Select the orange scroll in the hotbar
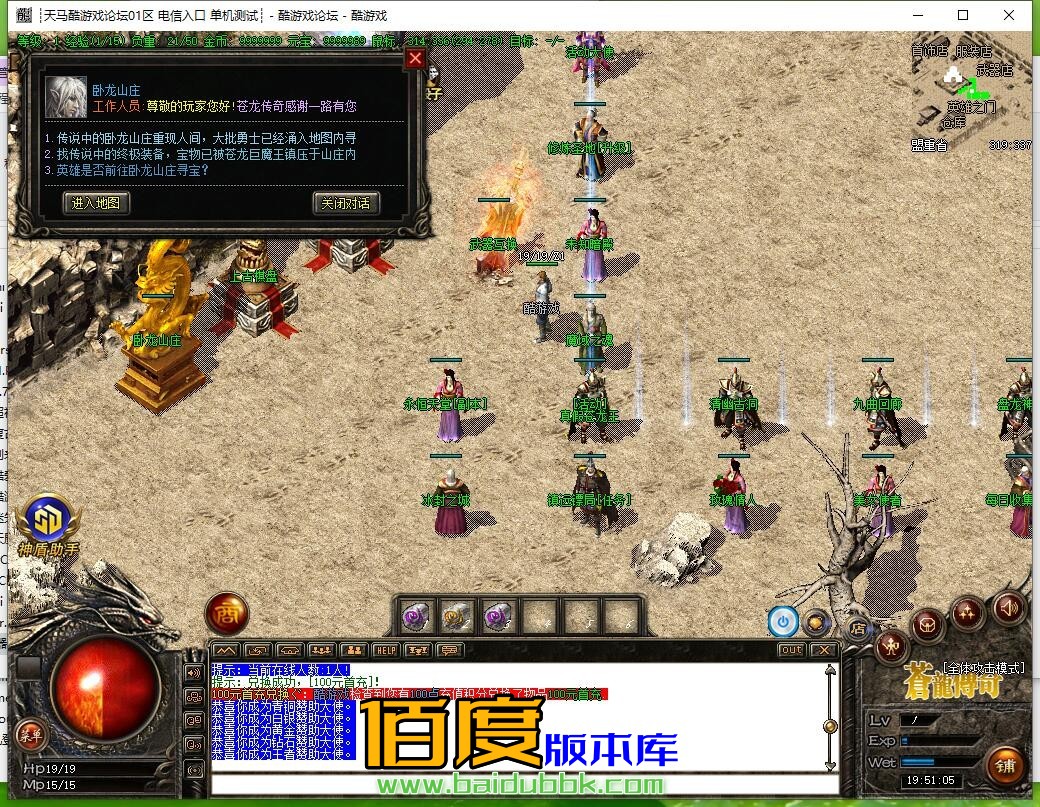 point(458,616)
